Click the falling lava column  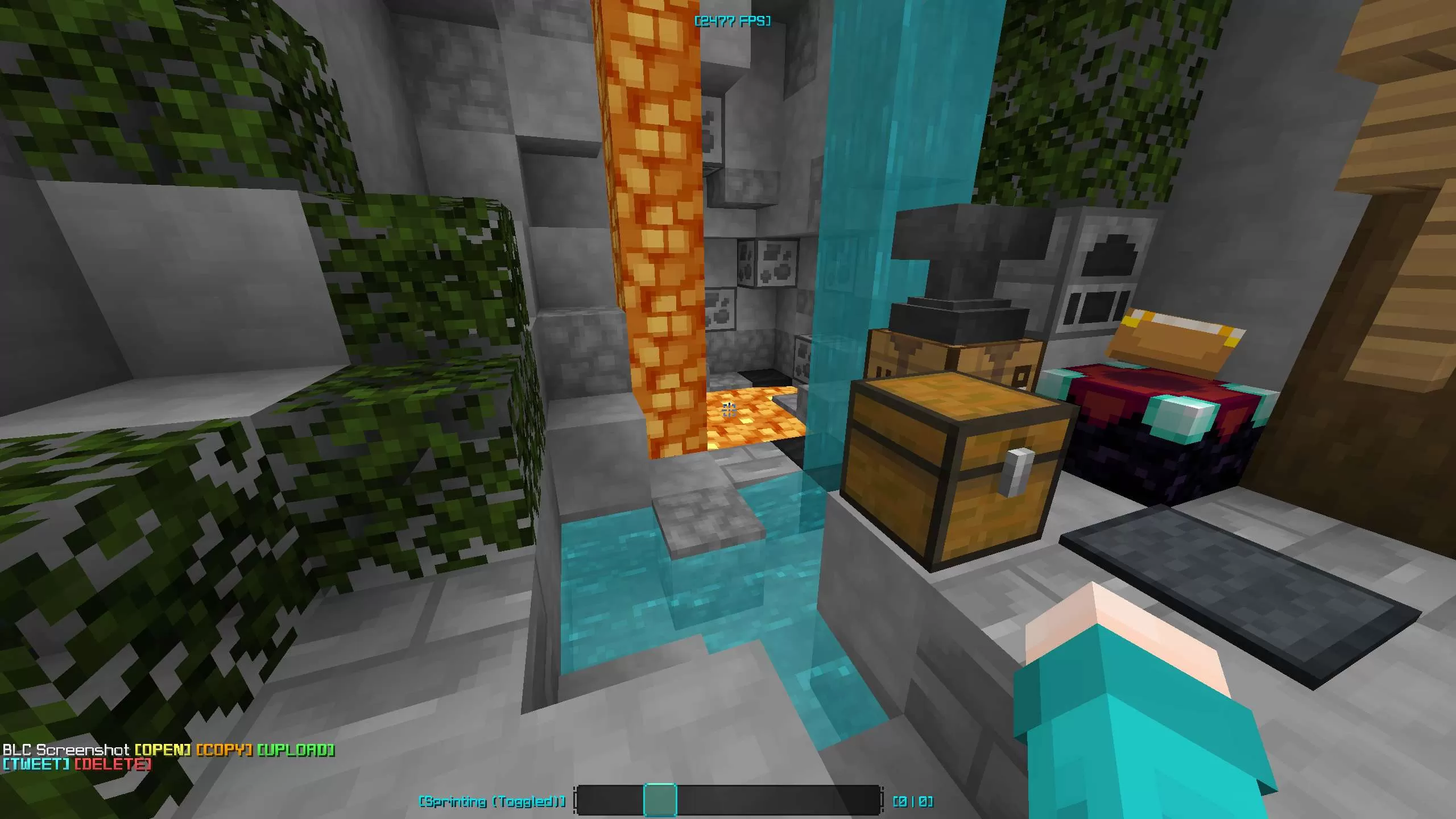click(x=654, y=227)
